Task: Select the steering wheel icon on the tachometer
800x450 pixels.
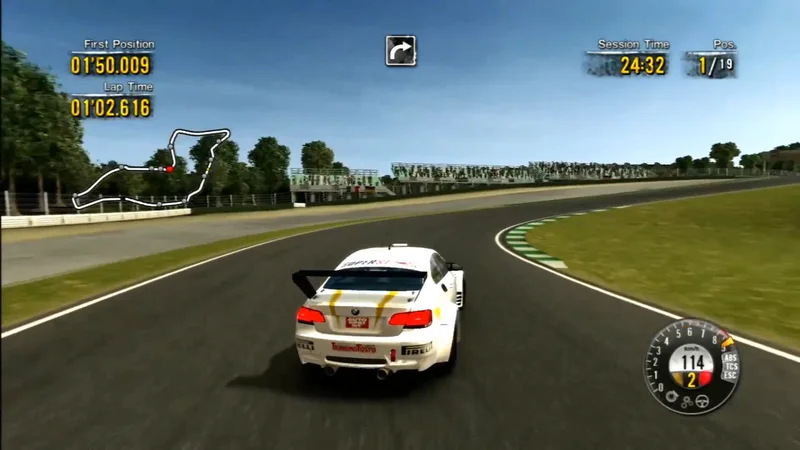Action: coord(701,401)
